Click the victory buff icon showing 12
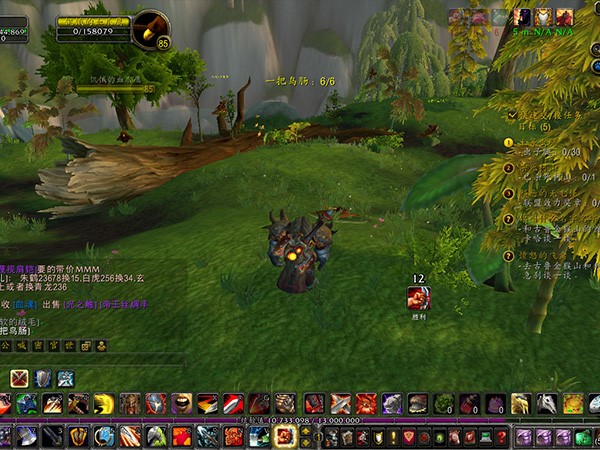The image size is (600, 450). click(419, 297)
